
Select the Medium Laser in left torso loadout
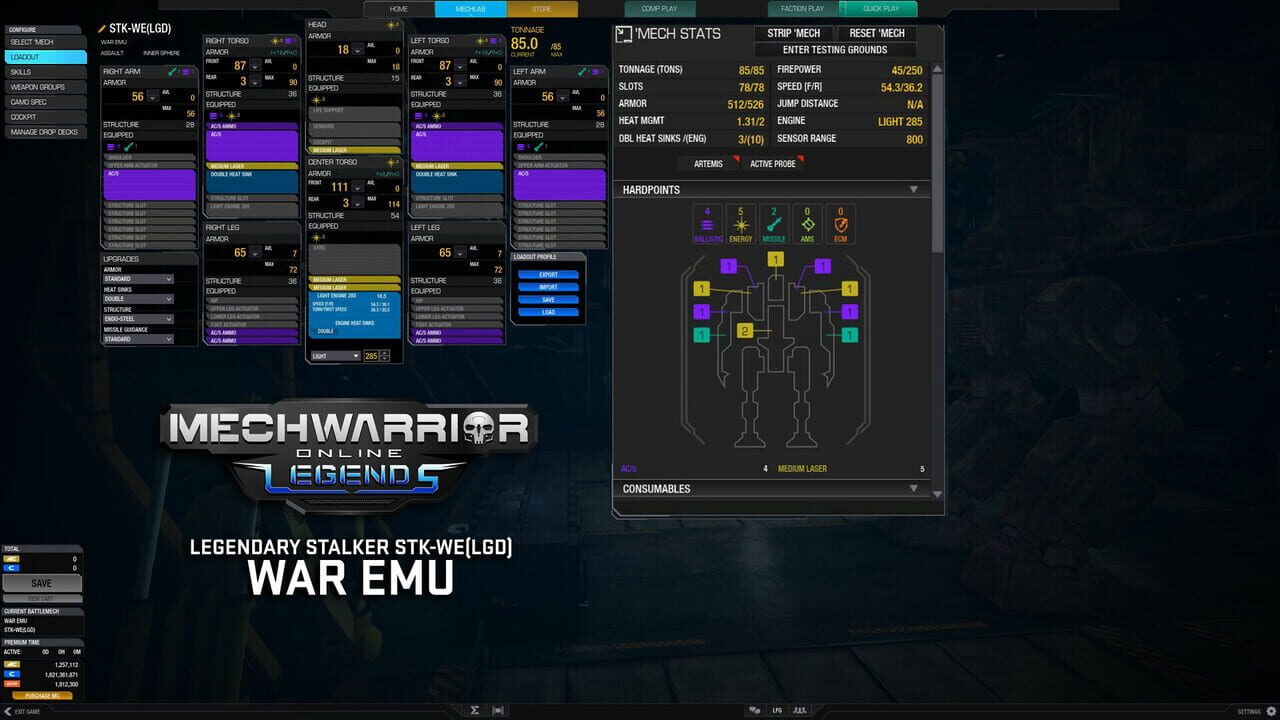[456, 165]
